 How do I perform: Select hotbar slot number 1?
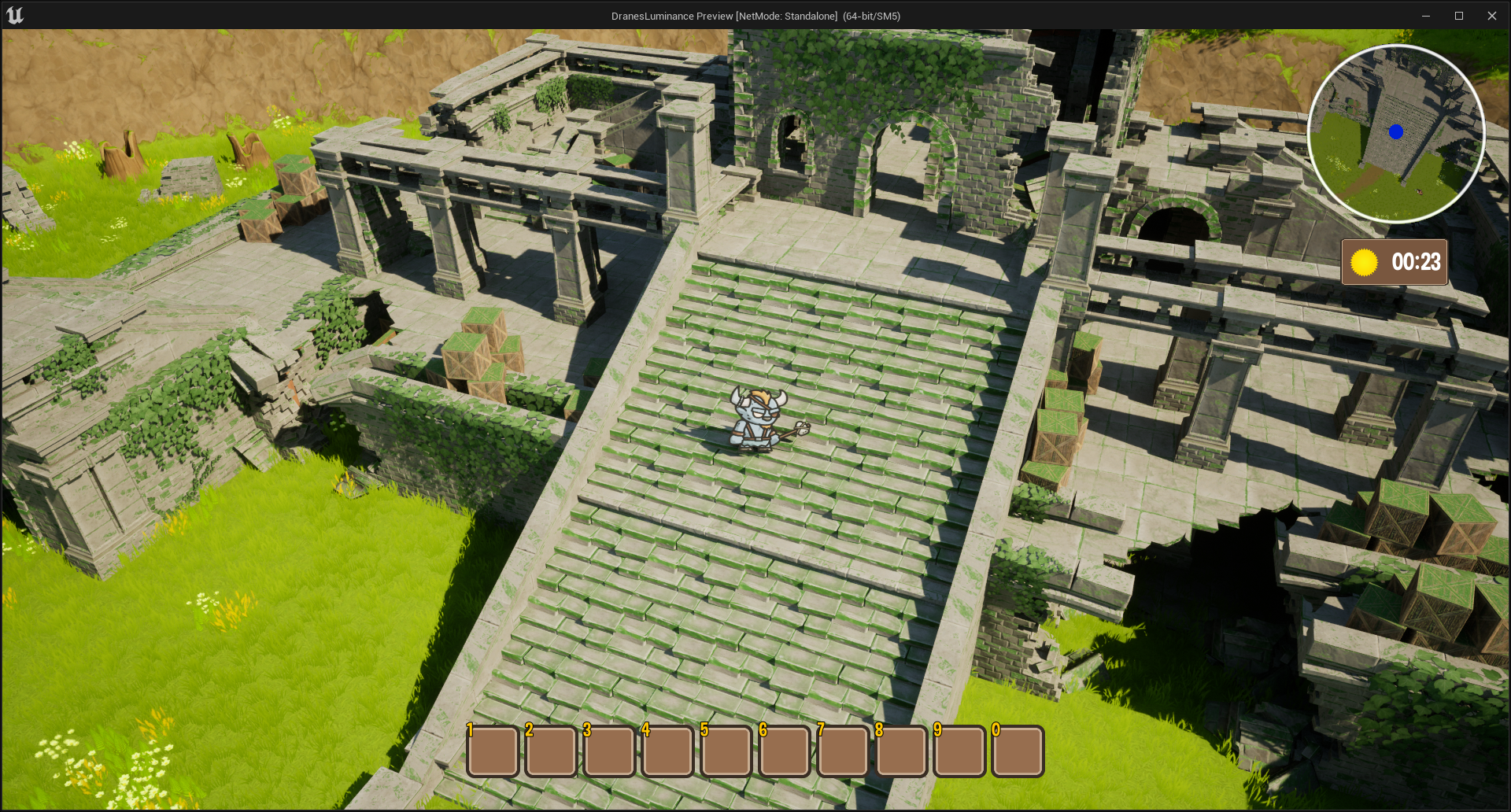coord(493,751)
